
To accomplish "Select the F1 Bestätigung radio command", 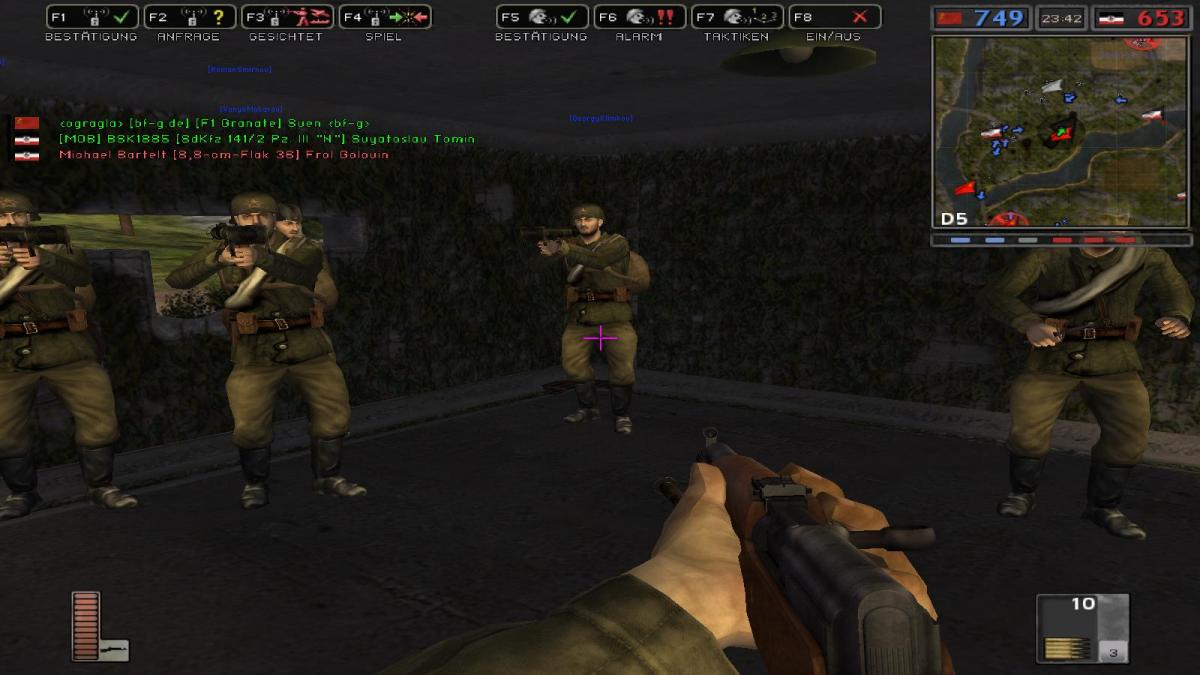I will (92, 17).
